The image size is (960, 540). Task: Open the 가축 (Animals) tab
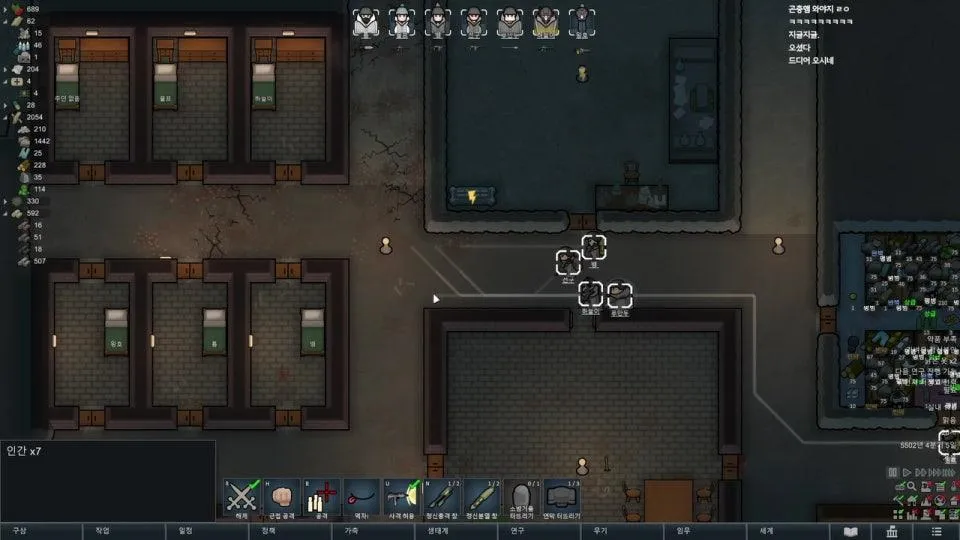coord(351,531)
